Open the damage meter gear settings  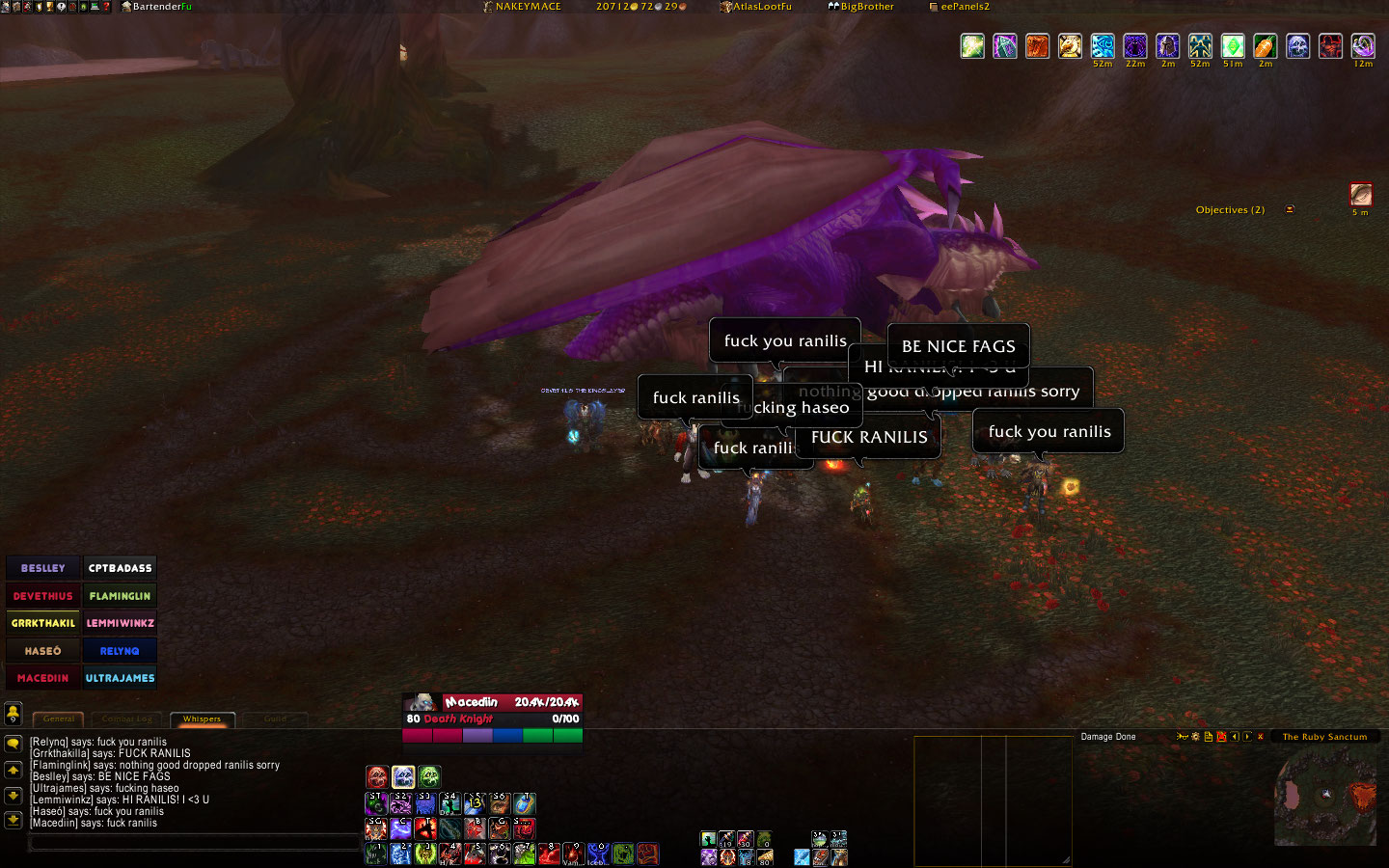point(1196,737)
